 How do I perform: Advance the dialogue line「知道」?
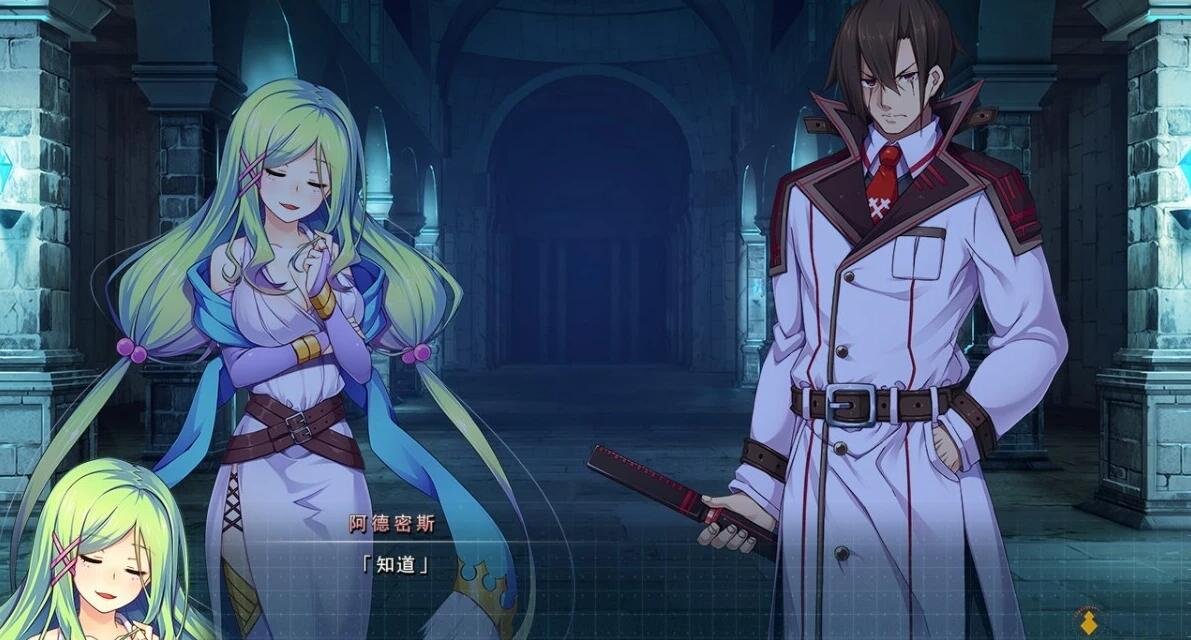pos(394,565)
